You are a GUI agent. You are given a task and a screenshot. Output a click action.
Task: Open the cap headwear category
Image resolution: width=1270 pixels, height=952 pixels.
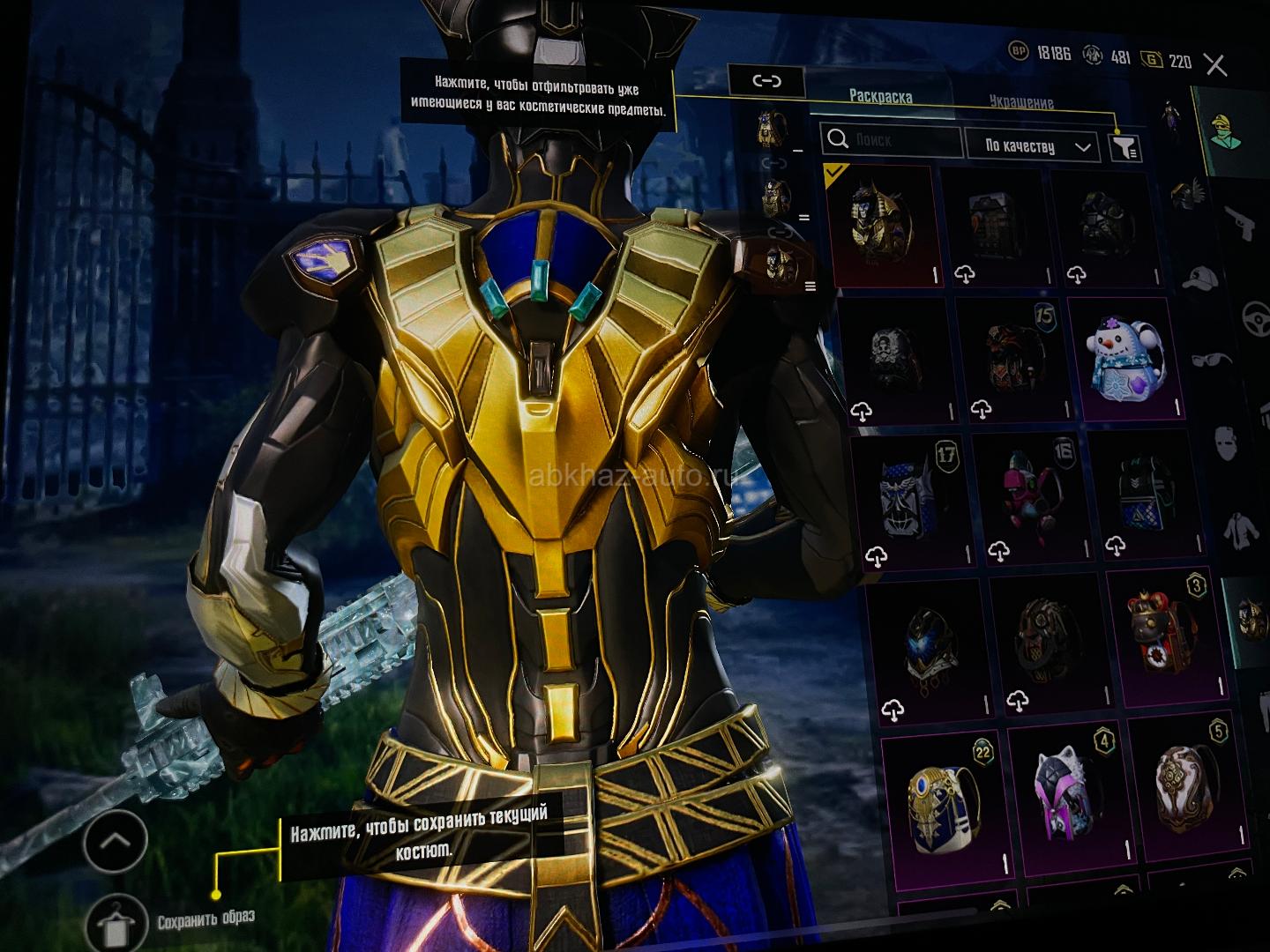[1201, 280]
